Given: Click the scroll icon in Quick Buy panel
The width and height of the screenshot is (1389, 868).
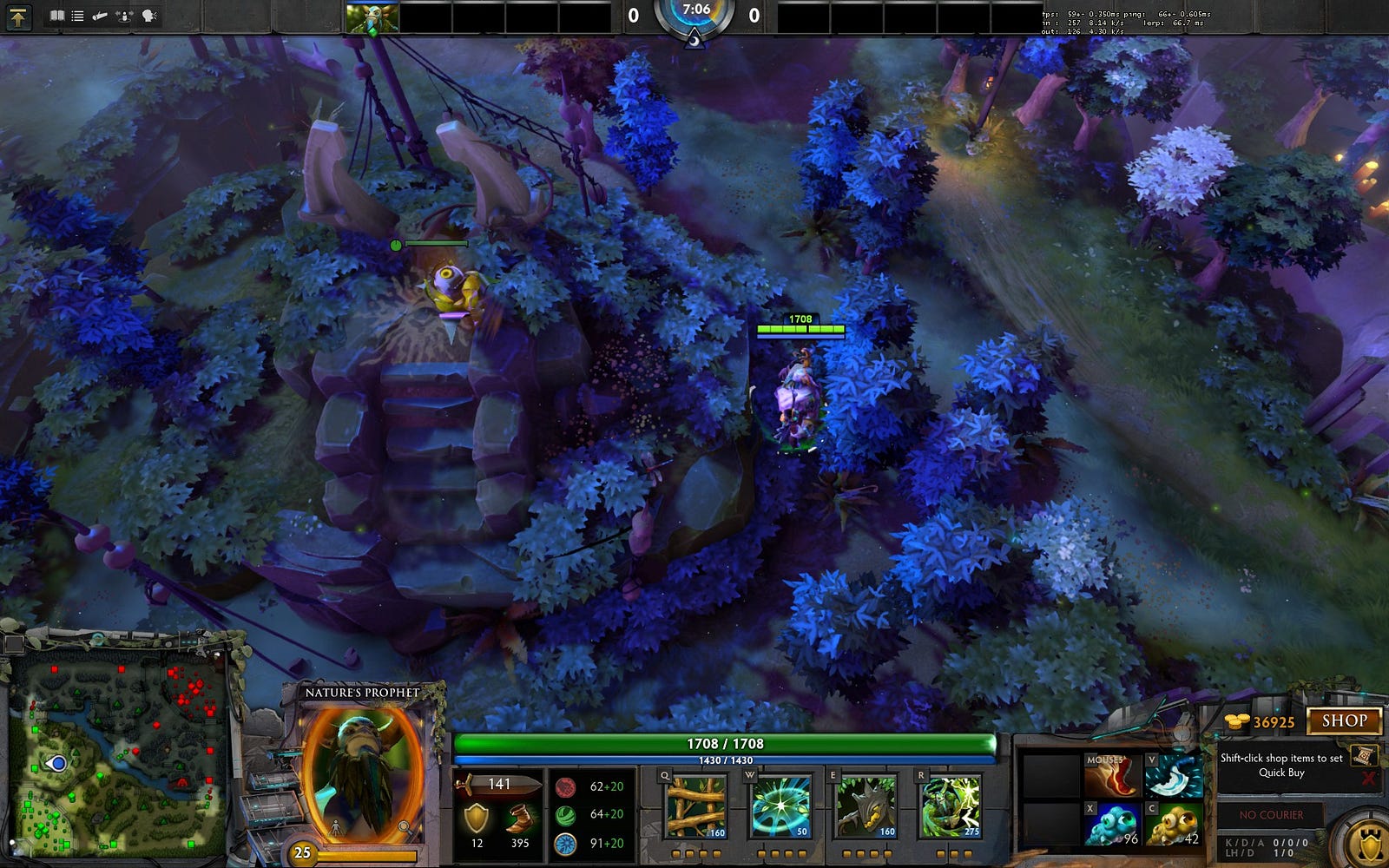Looking at the screenshot, I should [1362, 755].
